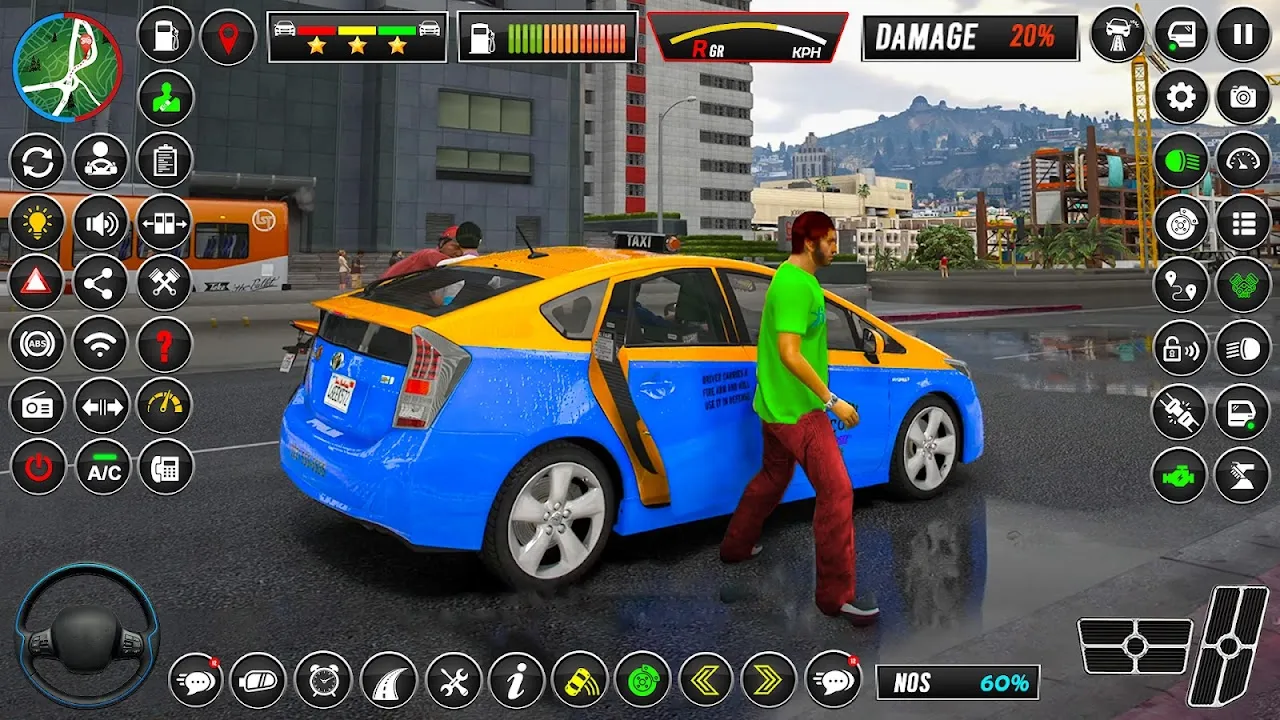Switch on the radio
This screenshot has width=1280, height=720.
coord(37,406)
